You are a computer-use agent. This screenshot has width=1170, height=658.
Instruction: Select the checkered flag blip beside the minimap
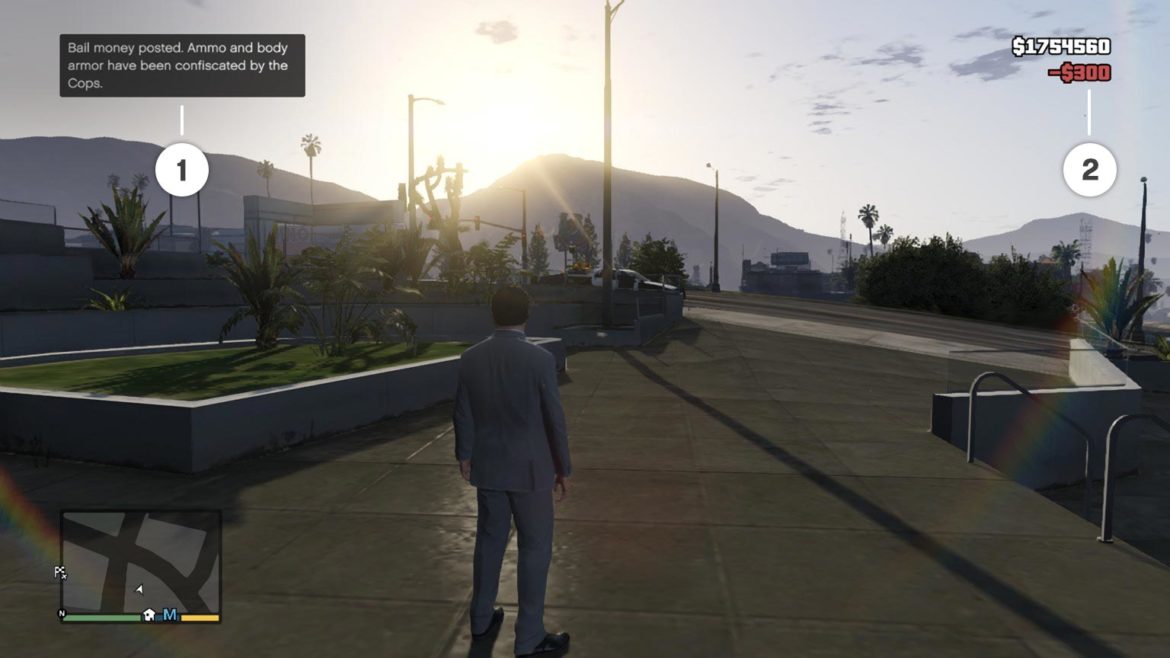[60, 572]
